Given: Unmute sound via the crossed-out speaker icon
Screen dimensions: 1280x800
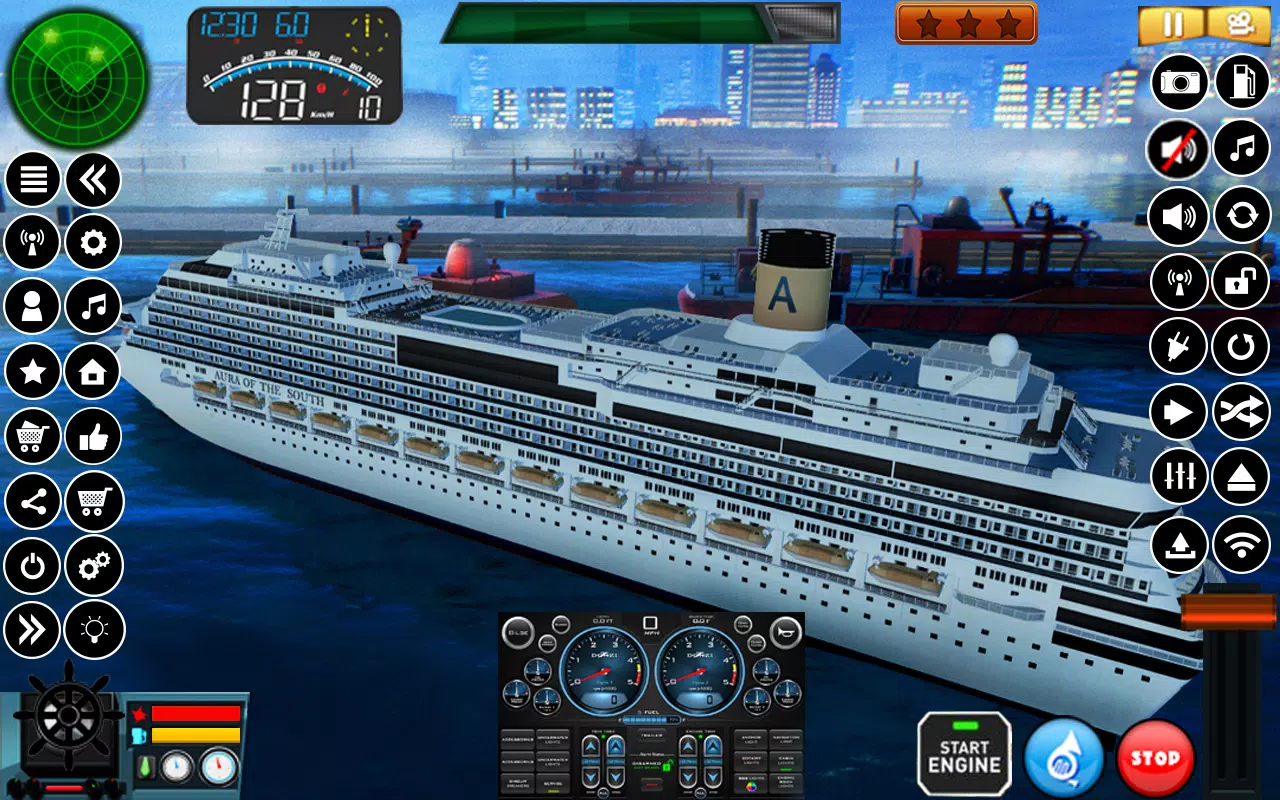Looking at the screenshot, I should point(1177,148).
